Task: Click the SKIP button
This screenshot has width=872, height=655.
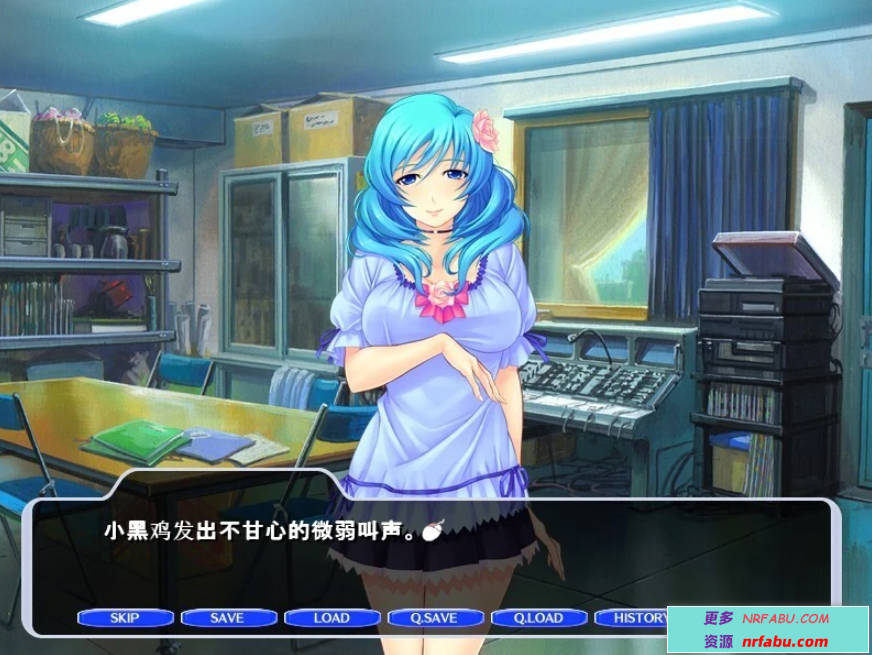Action: (125, 618)
